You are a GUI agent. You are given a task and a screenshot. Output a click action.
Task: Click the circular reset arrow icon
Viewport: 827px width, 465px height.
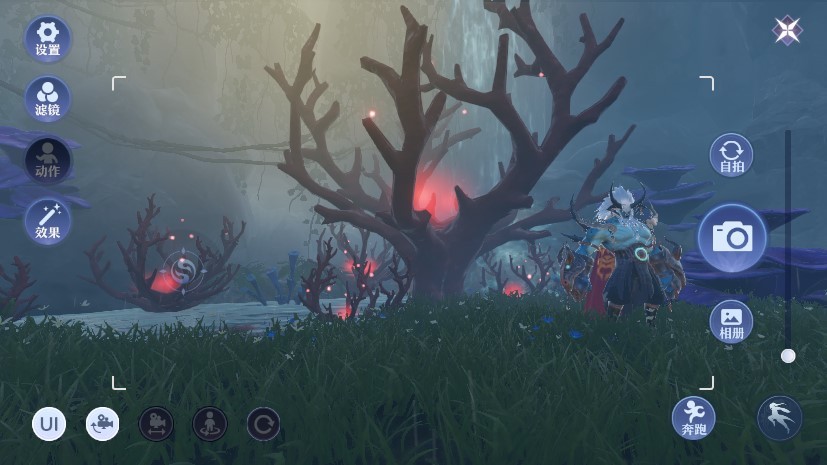263,424
